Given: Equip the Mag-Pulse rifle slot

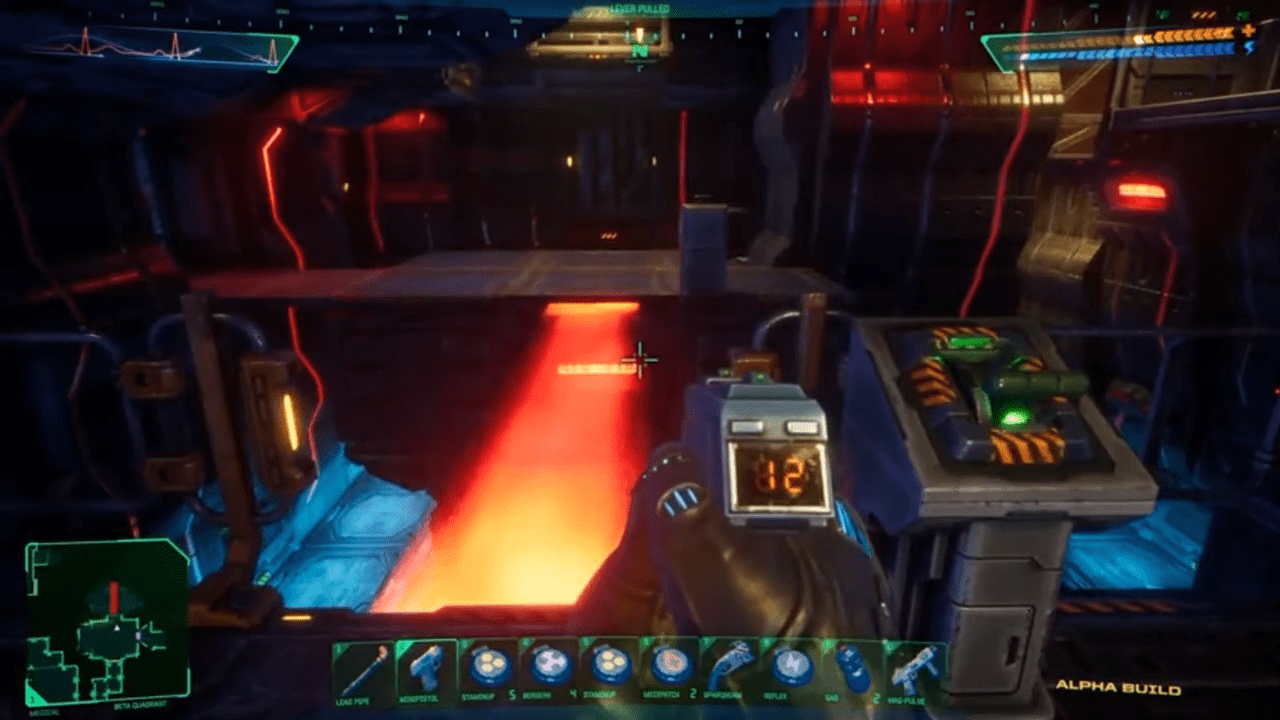Looking at the screenshot, I should (x=913, y=667).
